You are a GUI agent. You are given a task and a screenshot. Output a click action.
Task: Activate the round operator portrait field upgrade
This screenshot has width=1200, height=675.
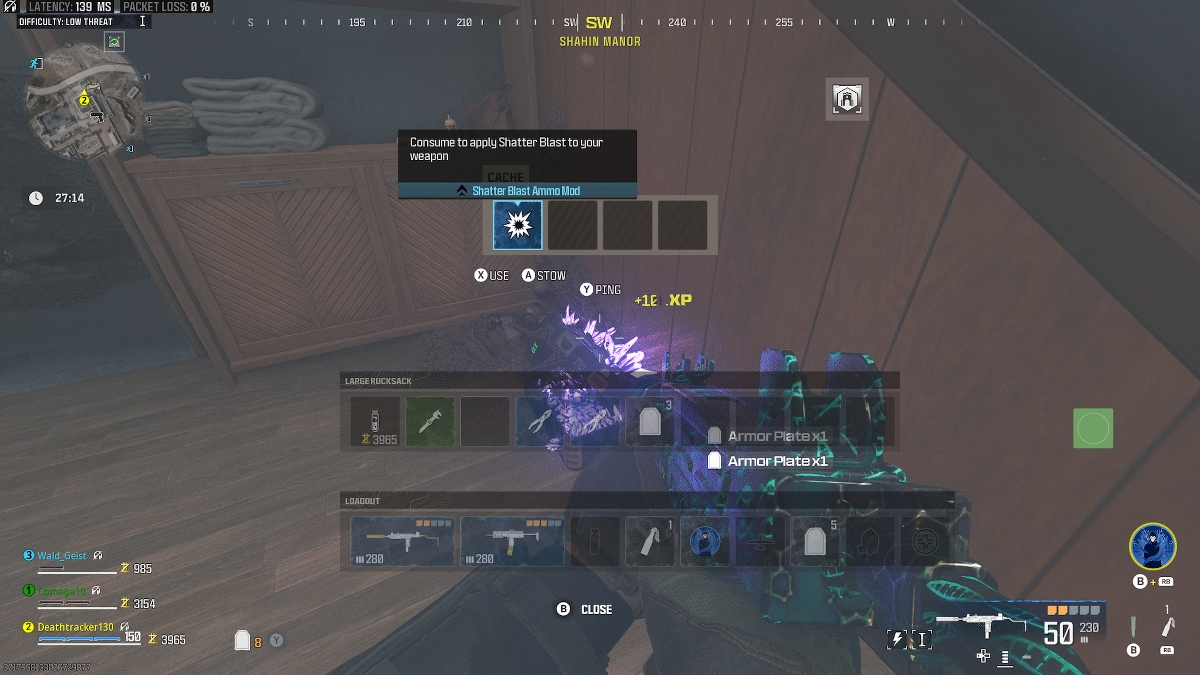coord(1152,547)
